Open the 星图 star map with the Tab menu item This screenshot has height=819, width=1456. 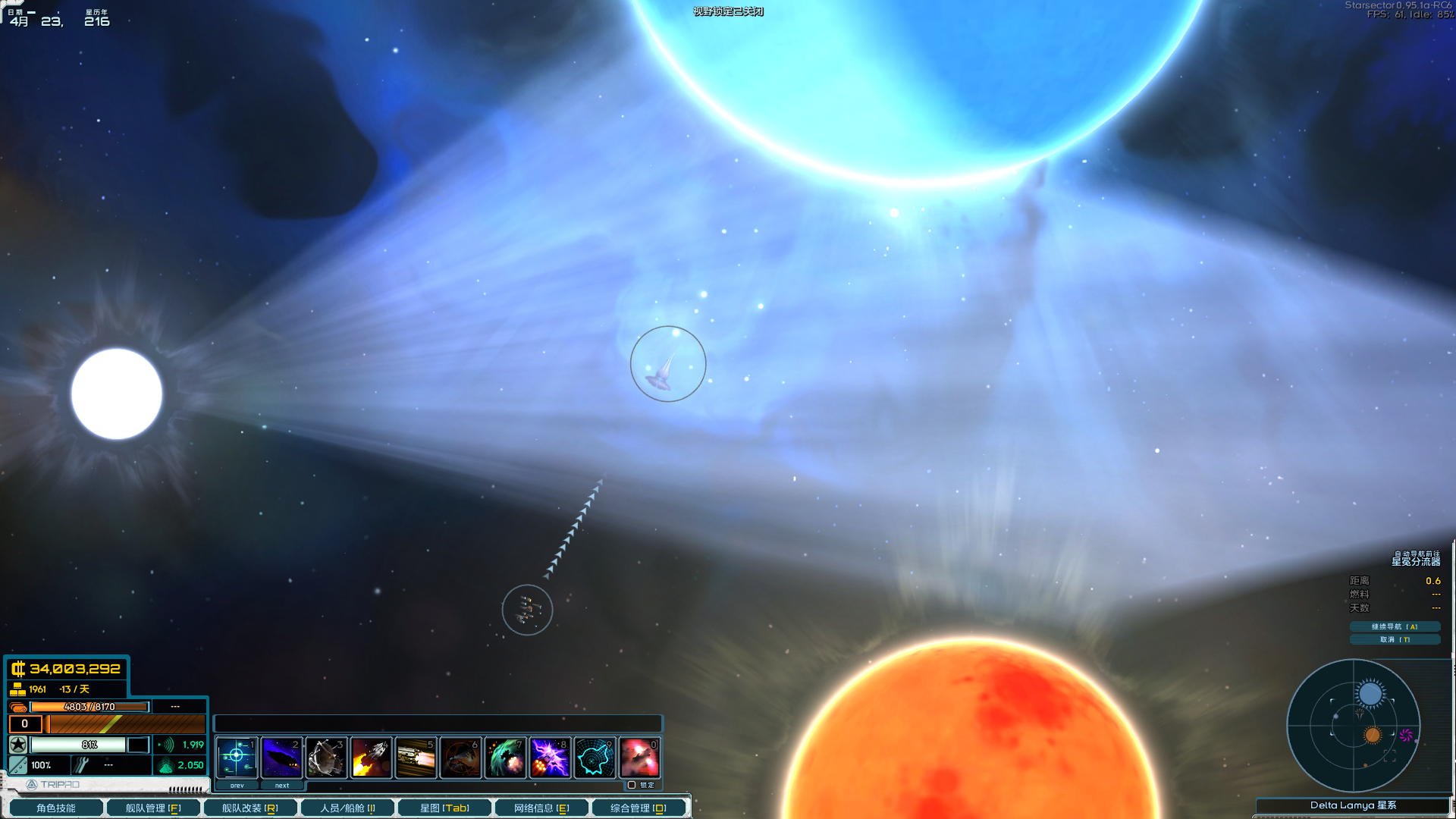[444, 807]
